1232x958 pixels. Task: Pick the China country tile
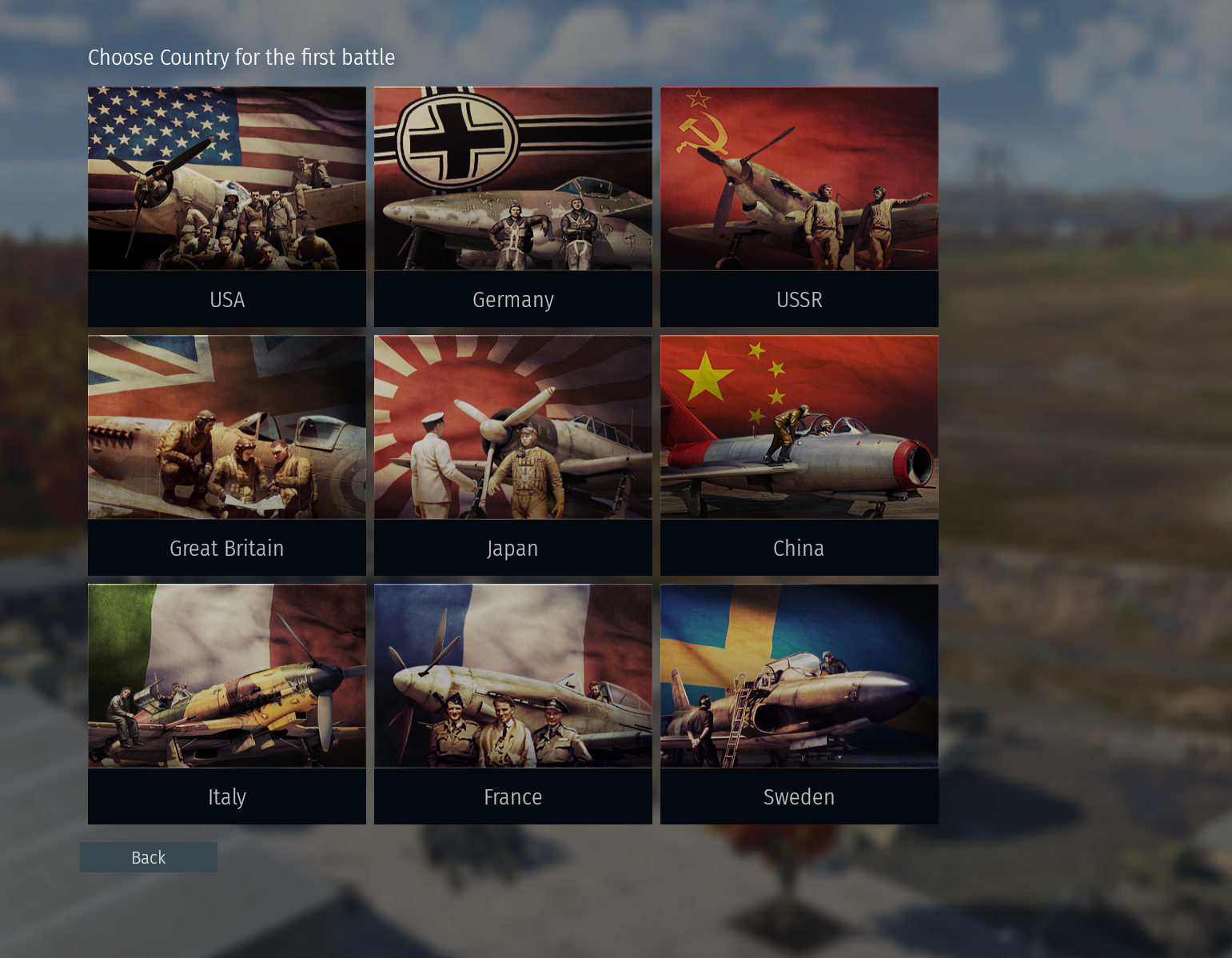click(799, 455)
